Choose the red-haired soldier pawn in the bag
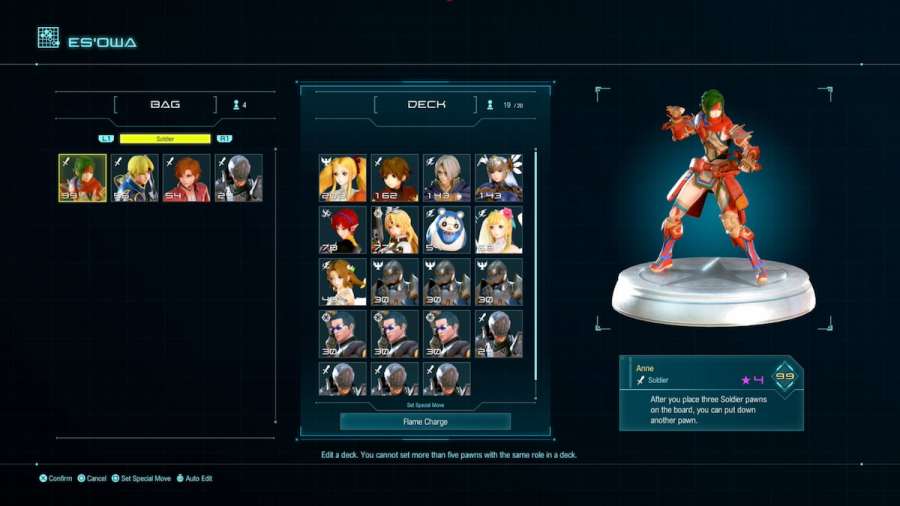 186,178
